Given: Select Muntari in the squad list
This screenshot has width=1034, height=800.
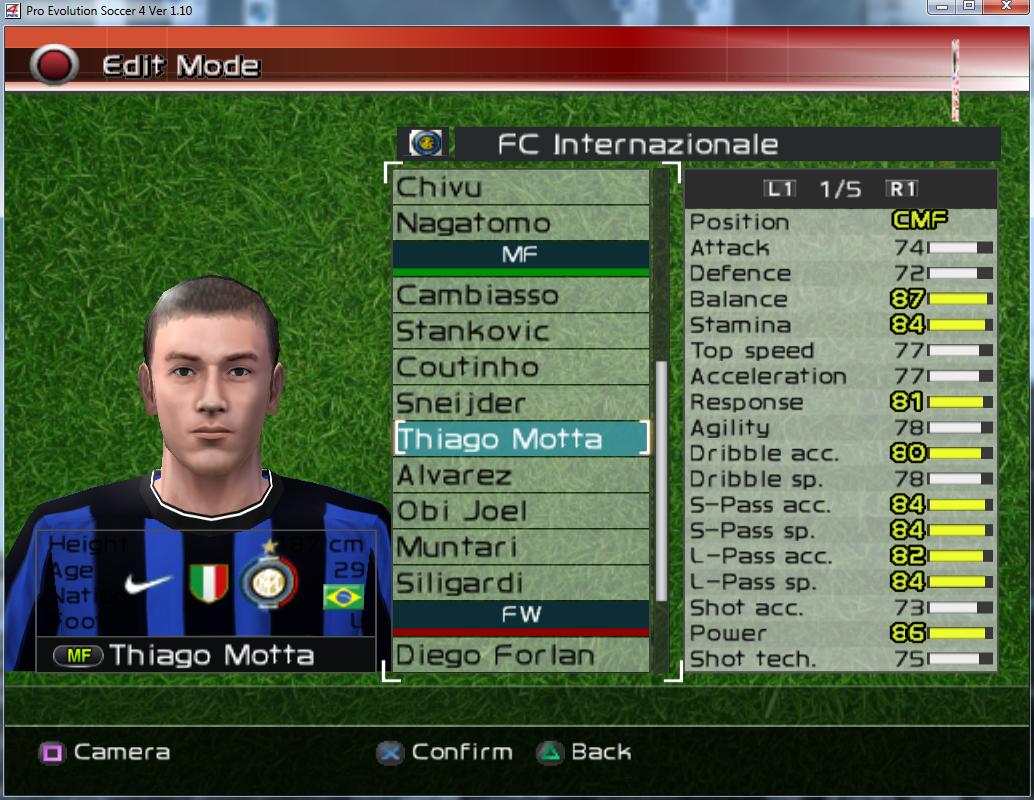Looking at the screenshot, I should point(520,547).
